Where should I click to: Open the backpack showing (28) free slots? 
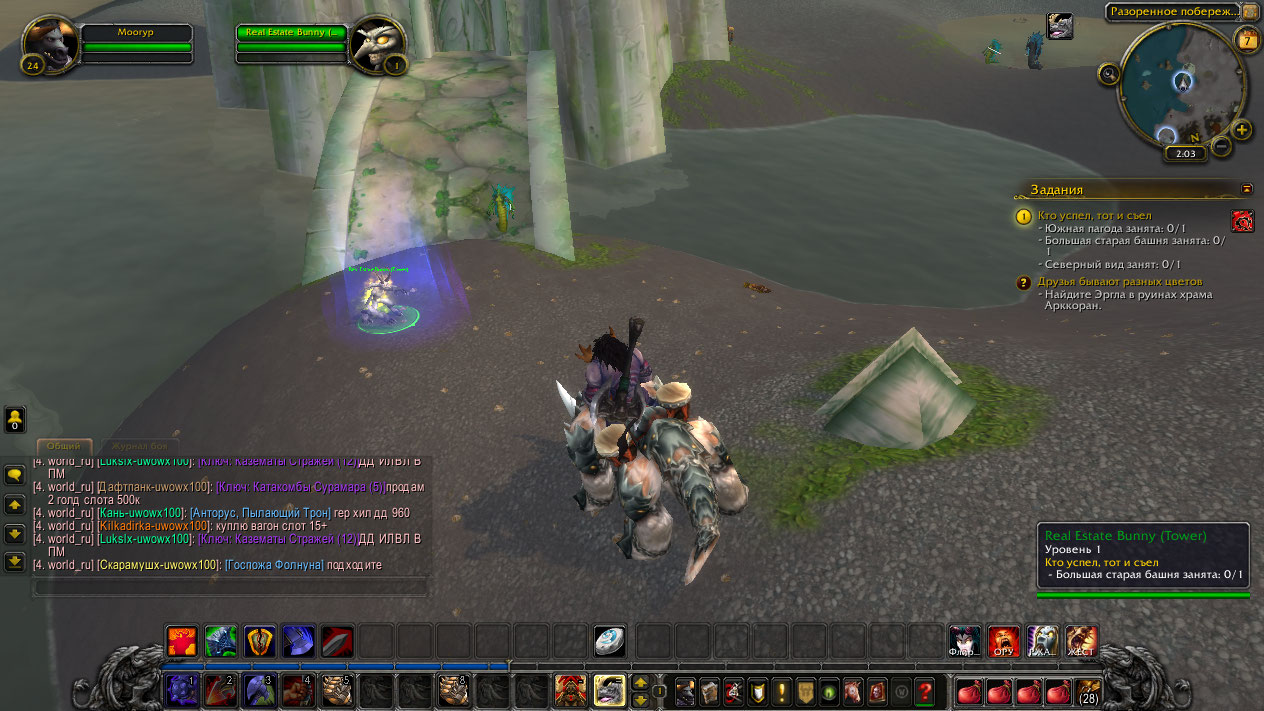pos(1087,690)
